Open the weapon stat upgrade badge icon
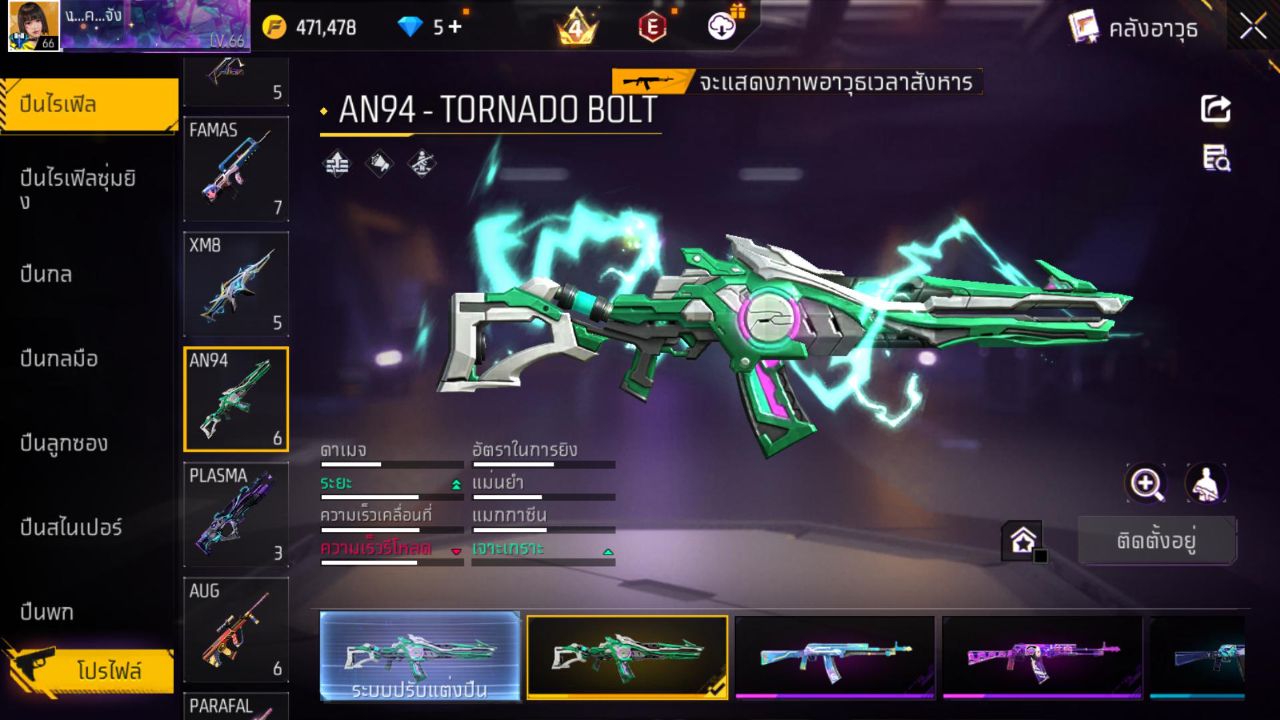Image resolution: width=1280 pixels, height=720 pixels. coord(335,164)
